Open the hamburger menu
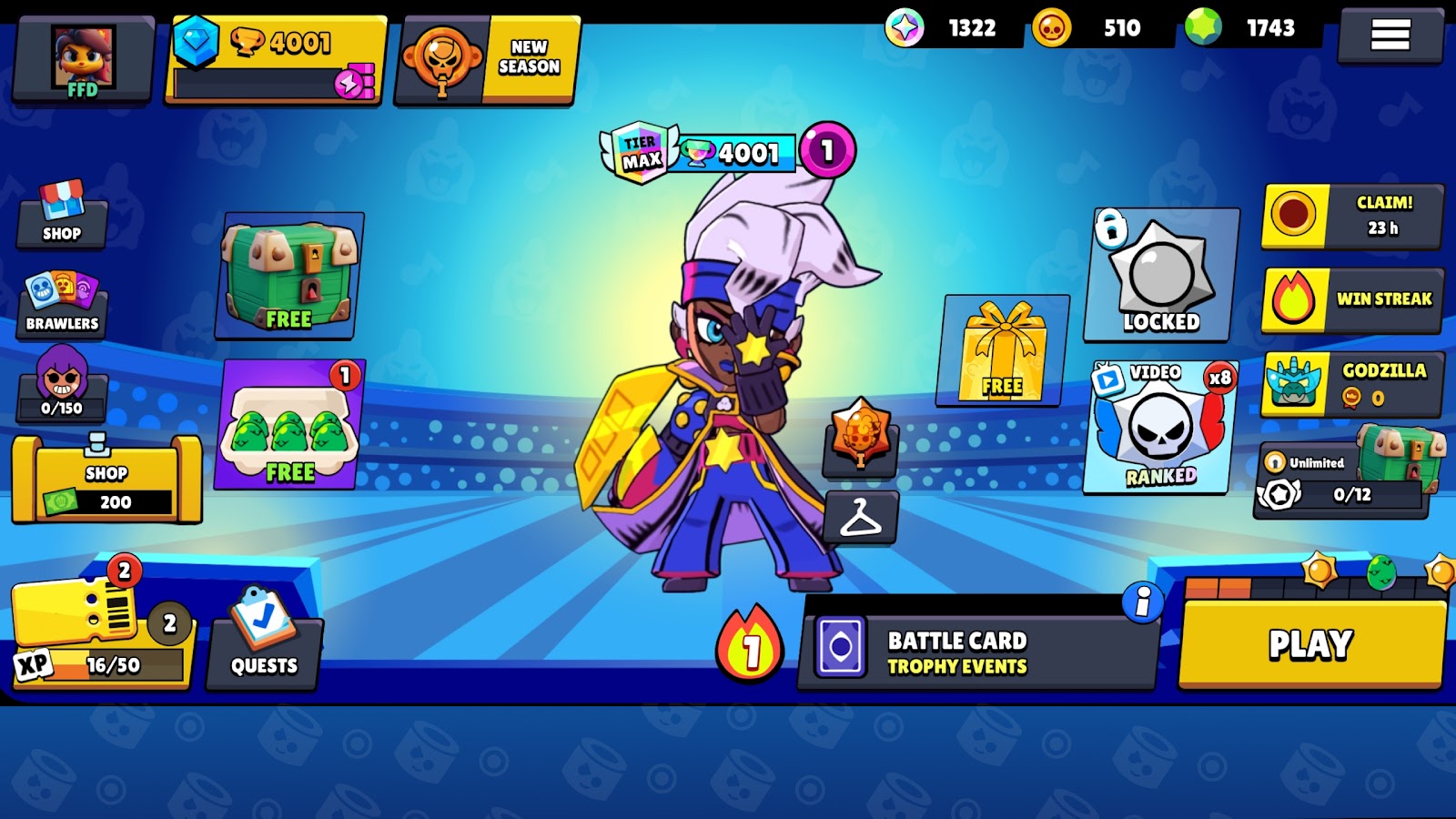 (1390, 35)
